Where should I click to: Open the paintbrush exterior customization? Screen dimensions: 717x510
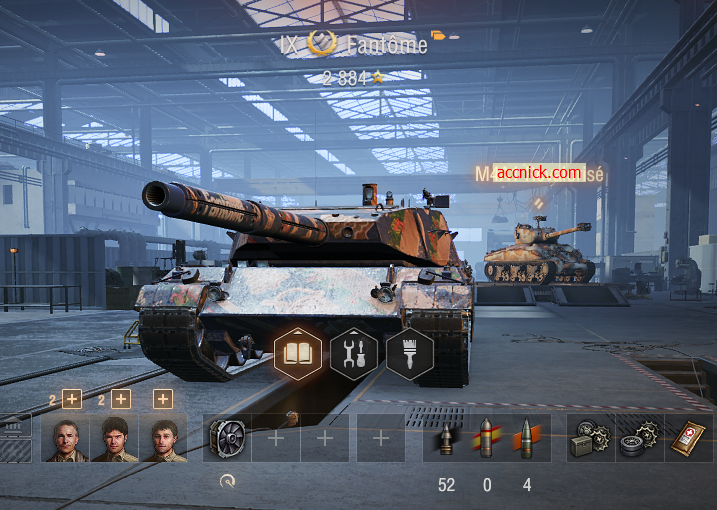click(409, 353)
